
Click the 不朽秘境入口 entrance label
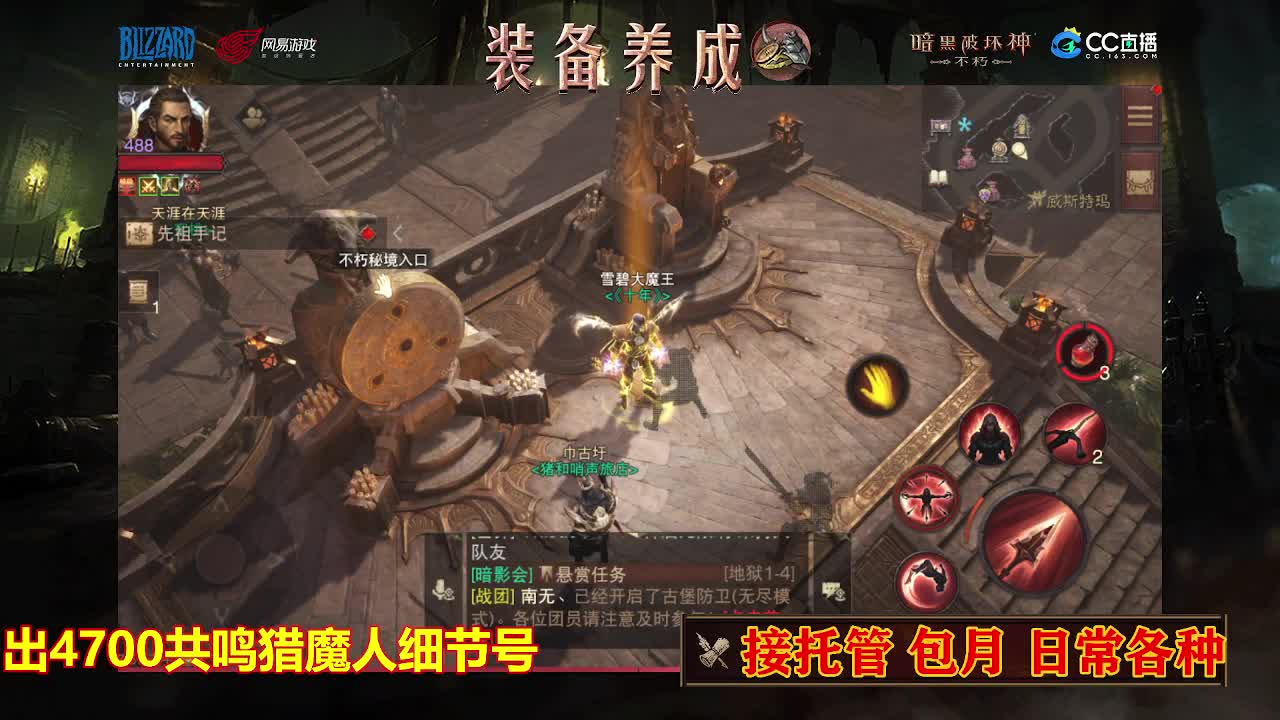[x=384, y=256]
